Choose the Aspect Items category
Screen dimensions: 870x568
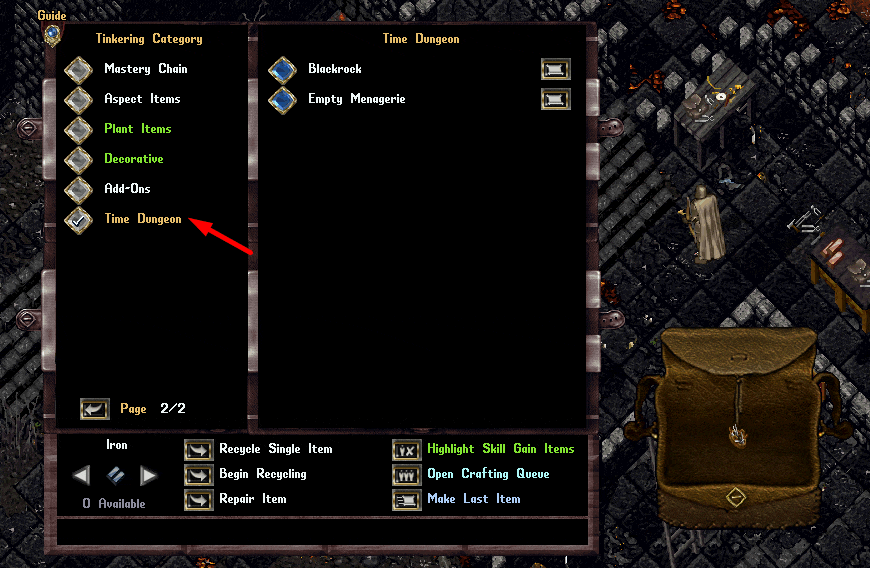tap(79, 100)
